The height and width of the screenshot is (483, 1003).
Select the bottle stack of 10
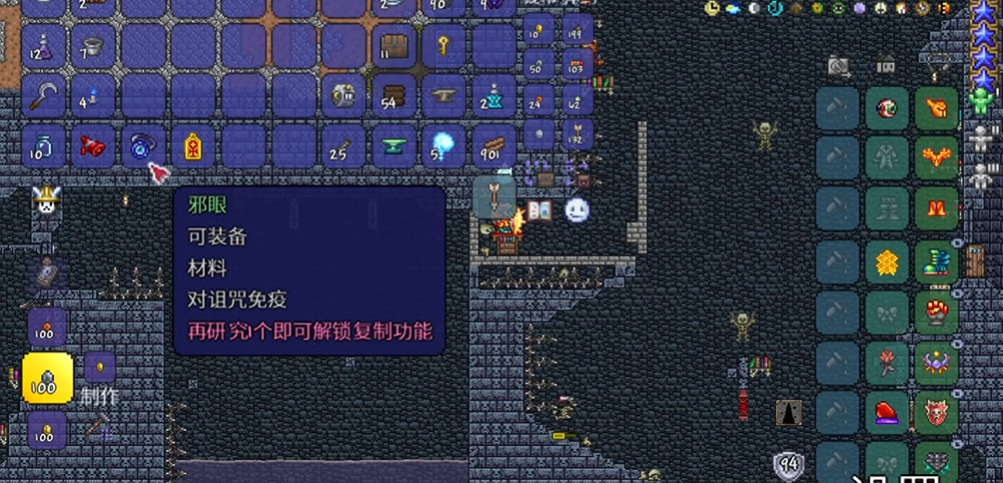(x=43, y=147)
